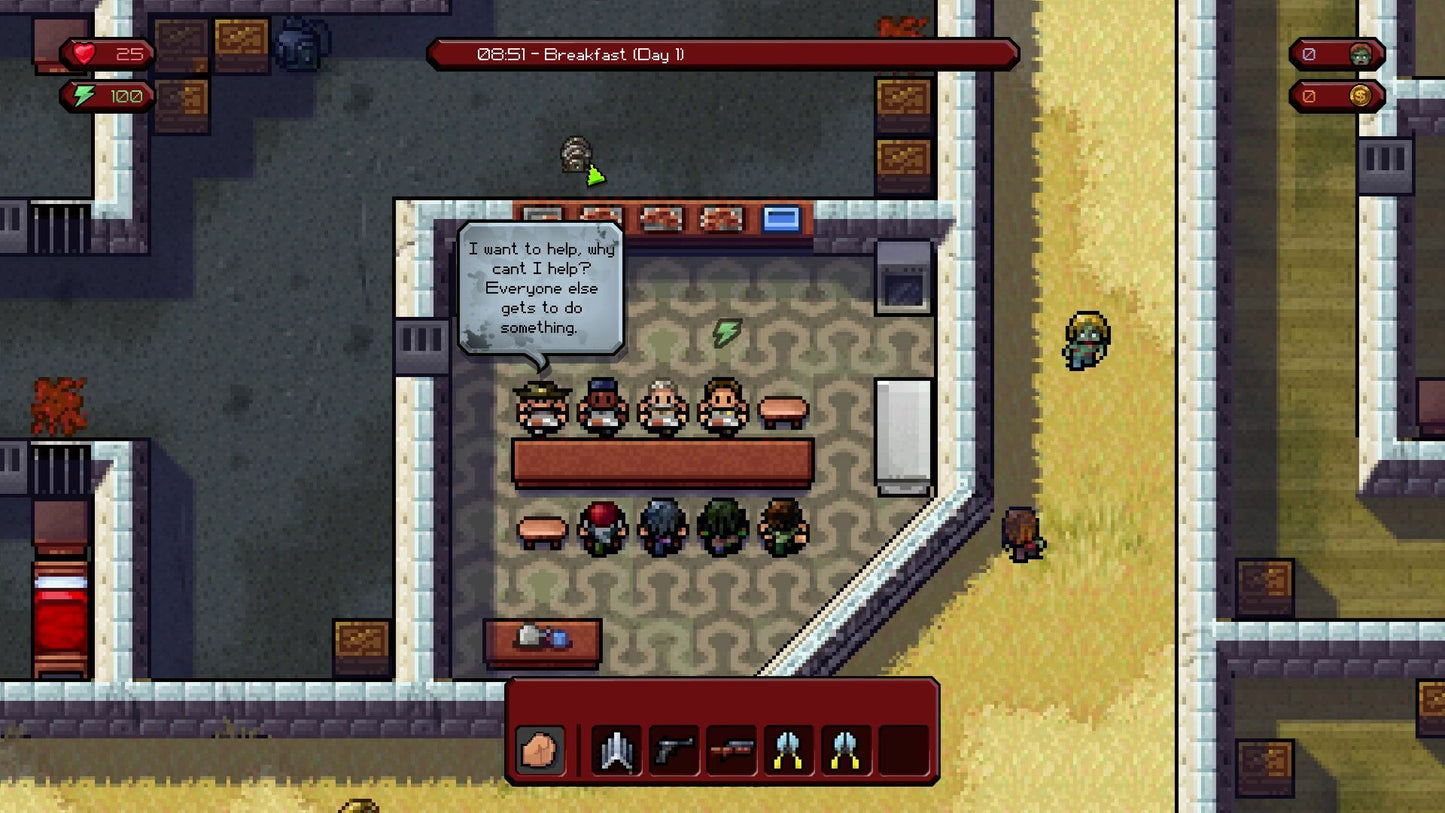
Task: Select the red heart health indicator
Action: click(x=86, y=55)
